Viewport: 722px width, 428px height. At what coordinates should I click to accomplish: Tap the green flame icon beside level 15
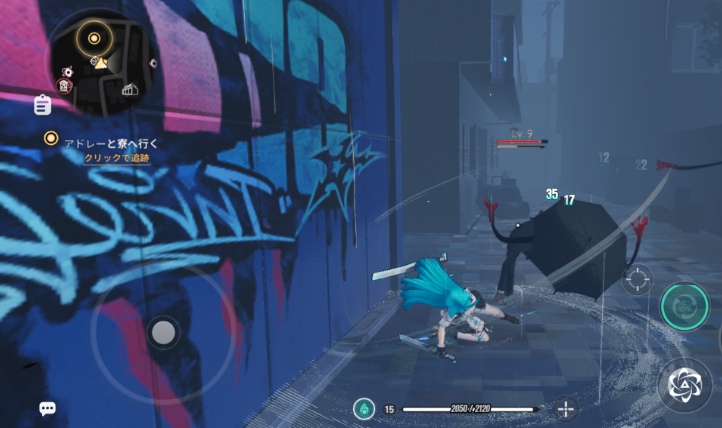click(364, 408)
